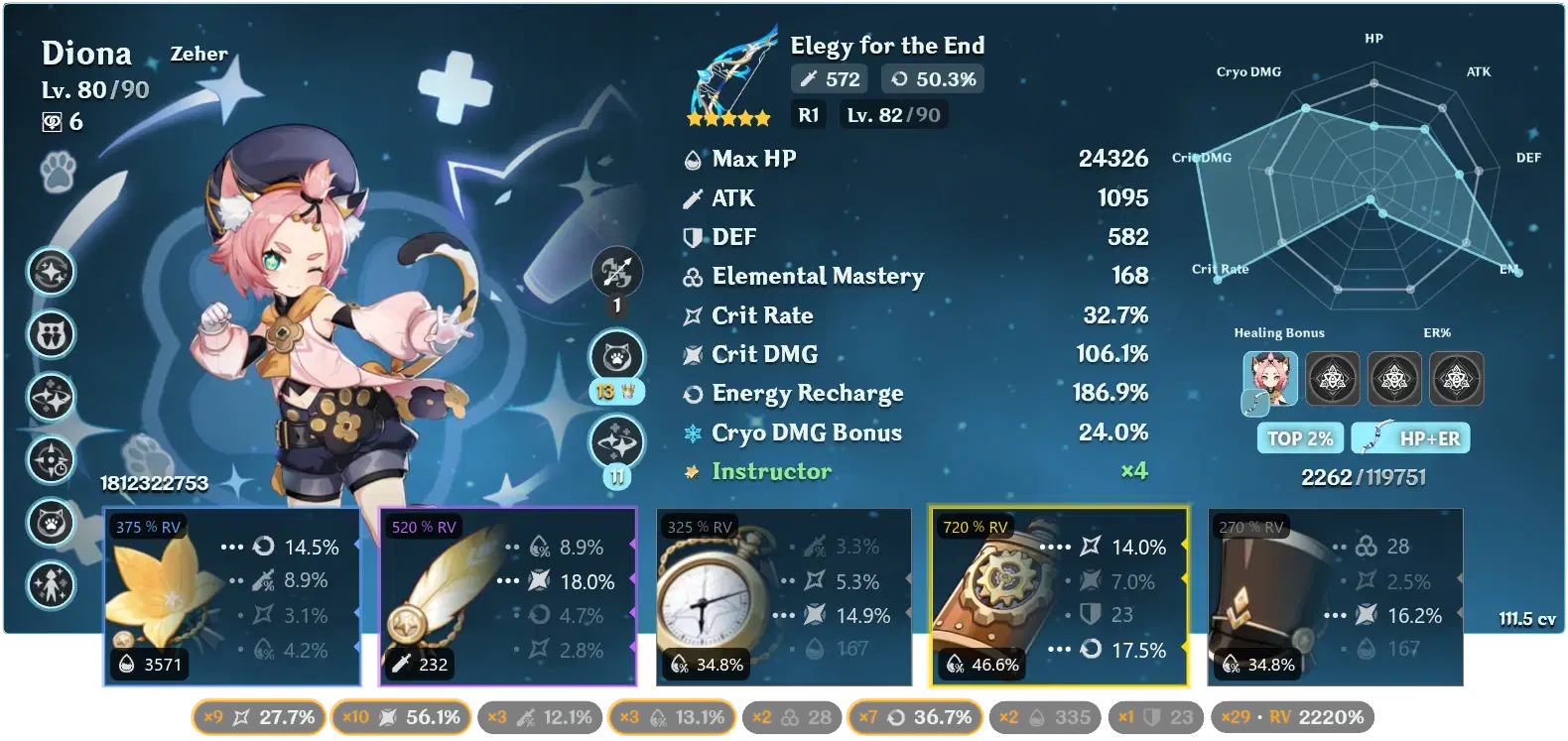Select the Crit Rate ×9 badge at the bottom
1568x741 pixels.
coord(258,716)
